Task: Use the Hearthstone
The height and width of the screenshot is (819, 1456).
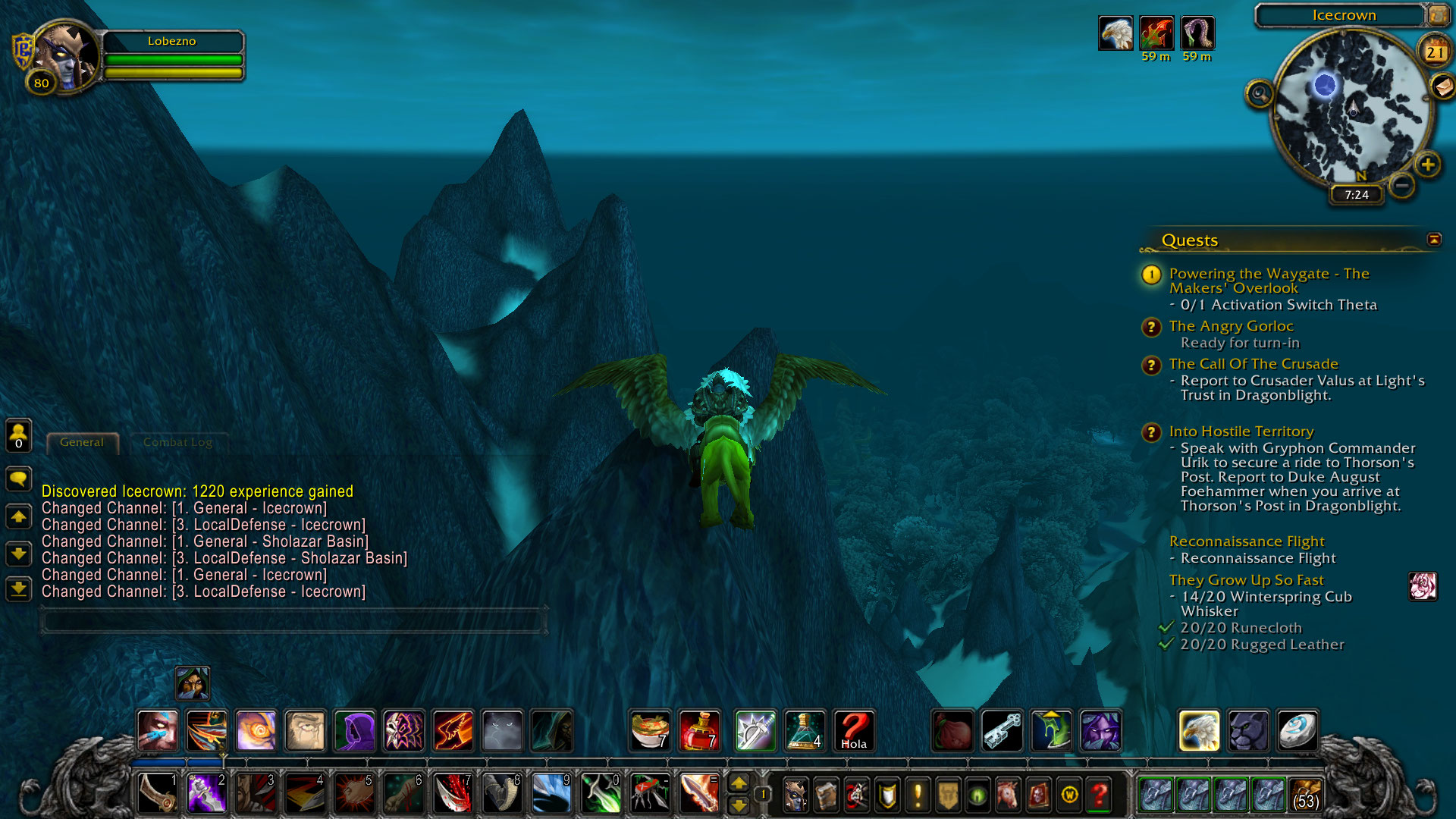Action: pos(1298,731)
